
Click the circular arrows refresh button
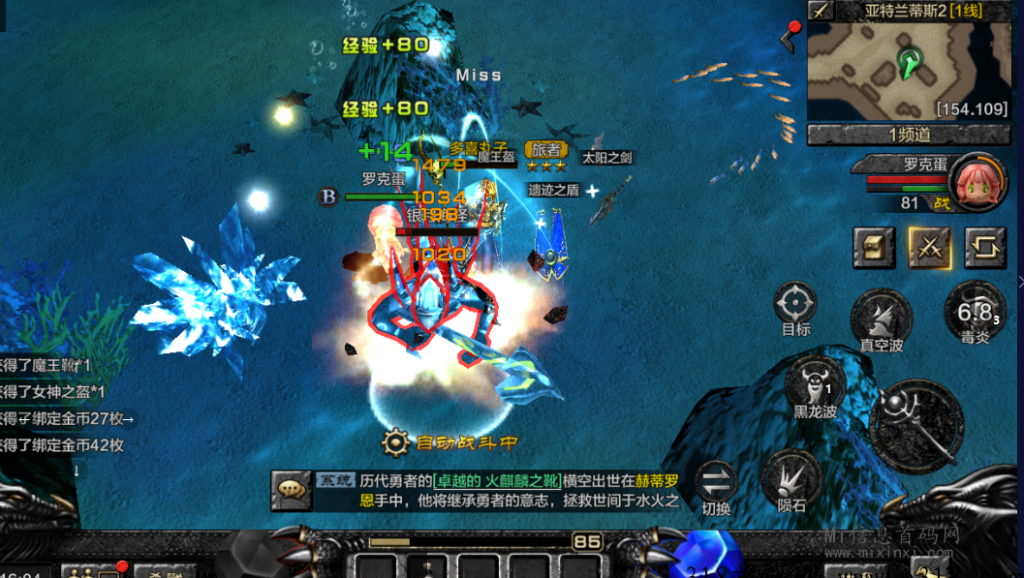985,247
